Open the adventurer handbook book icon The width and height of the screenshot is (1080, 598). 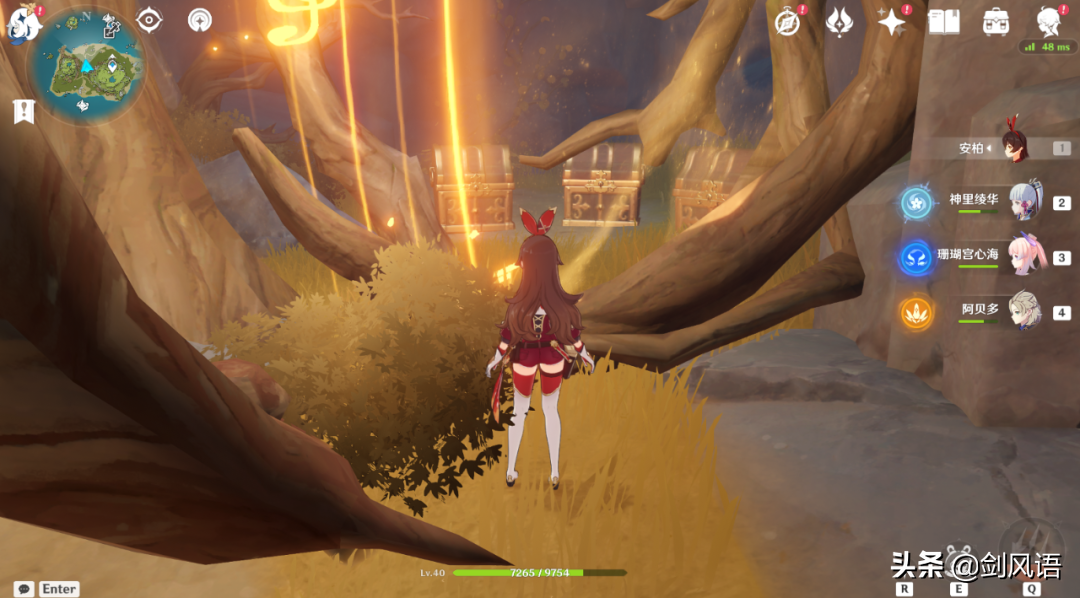[x=944, y=22]
